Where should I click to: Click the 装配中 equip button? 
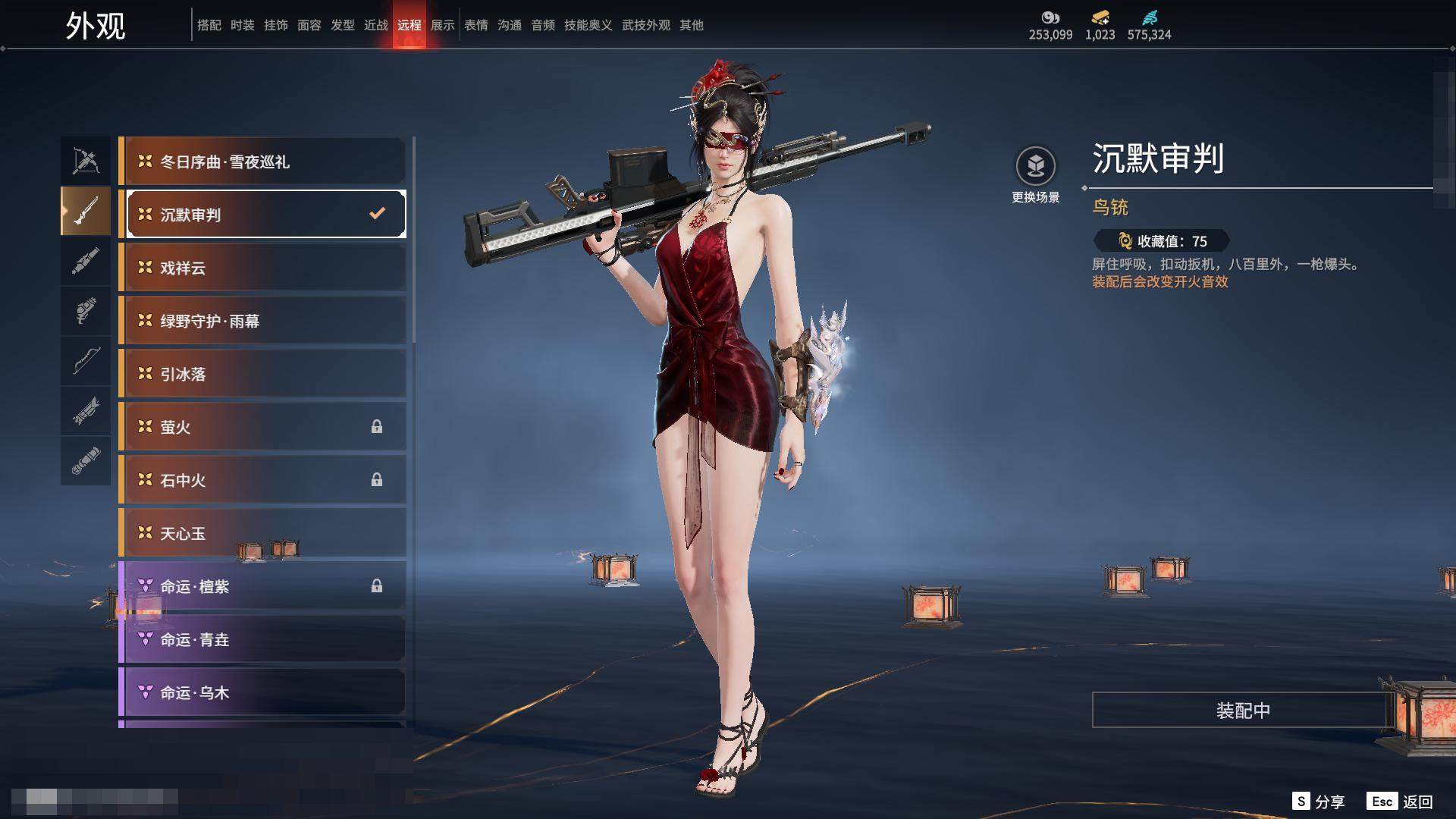tap(1242, 710)
